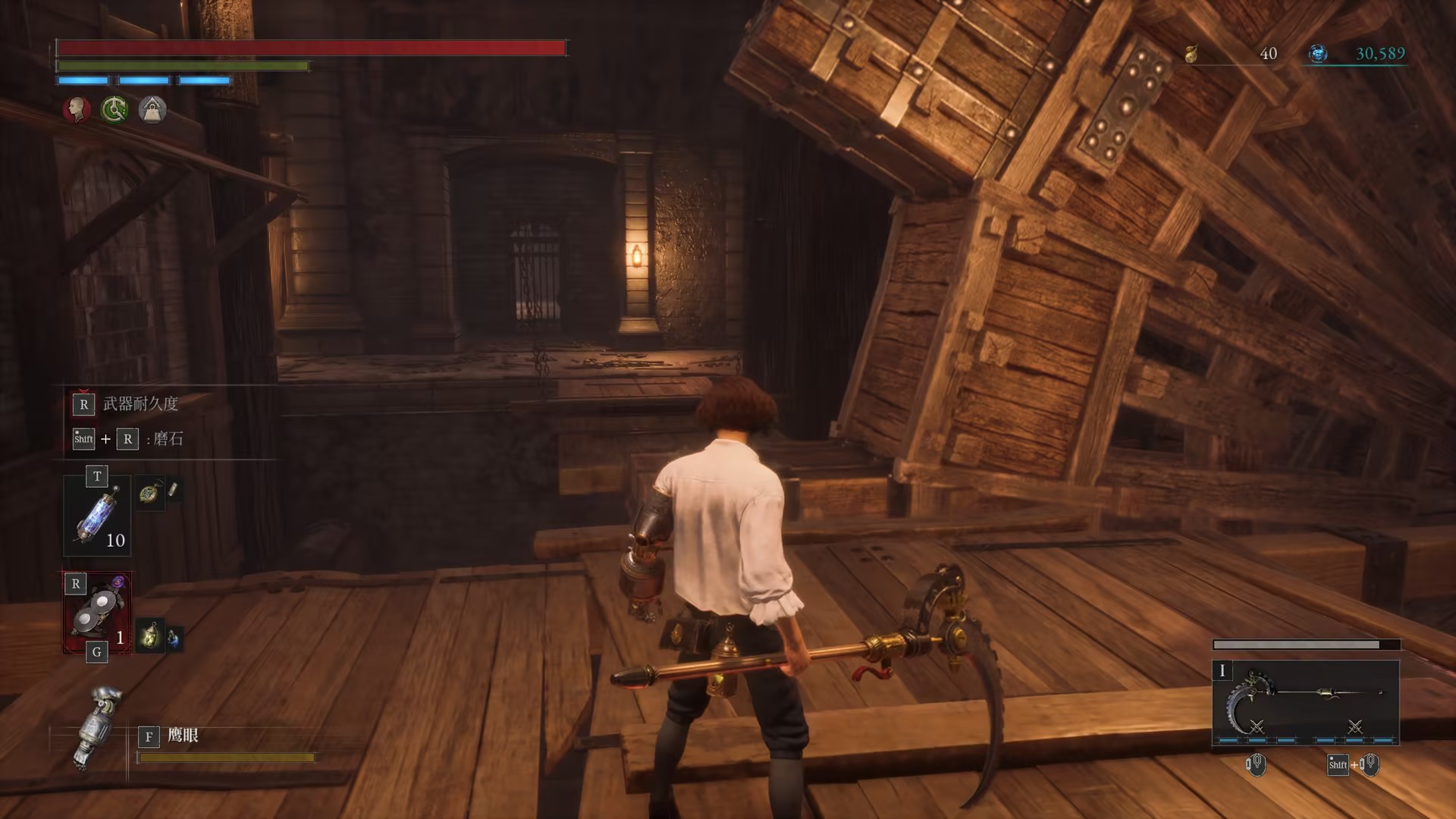Click the grey weight status icon

tap(152, 110)
